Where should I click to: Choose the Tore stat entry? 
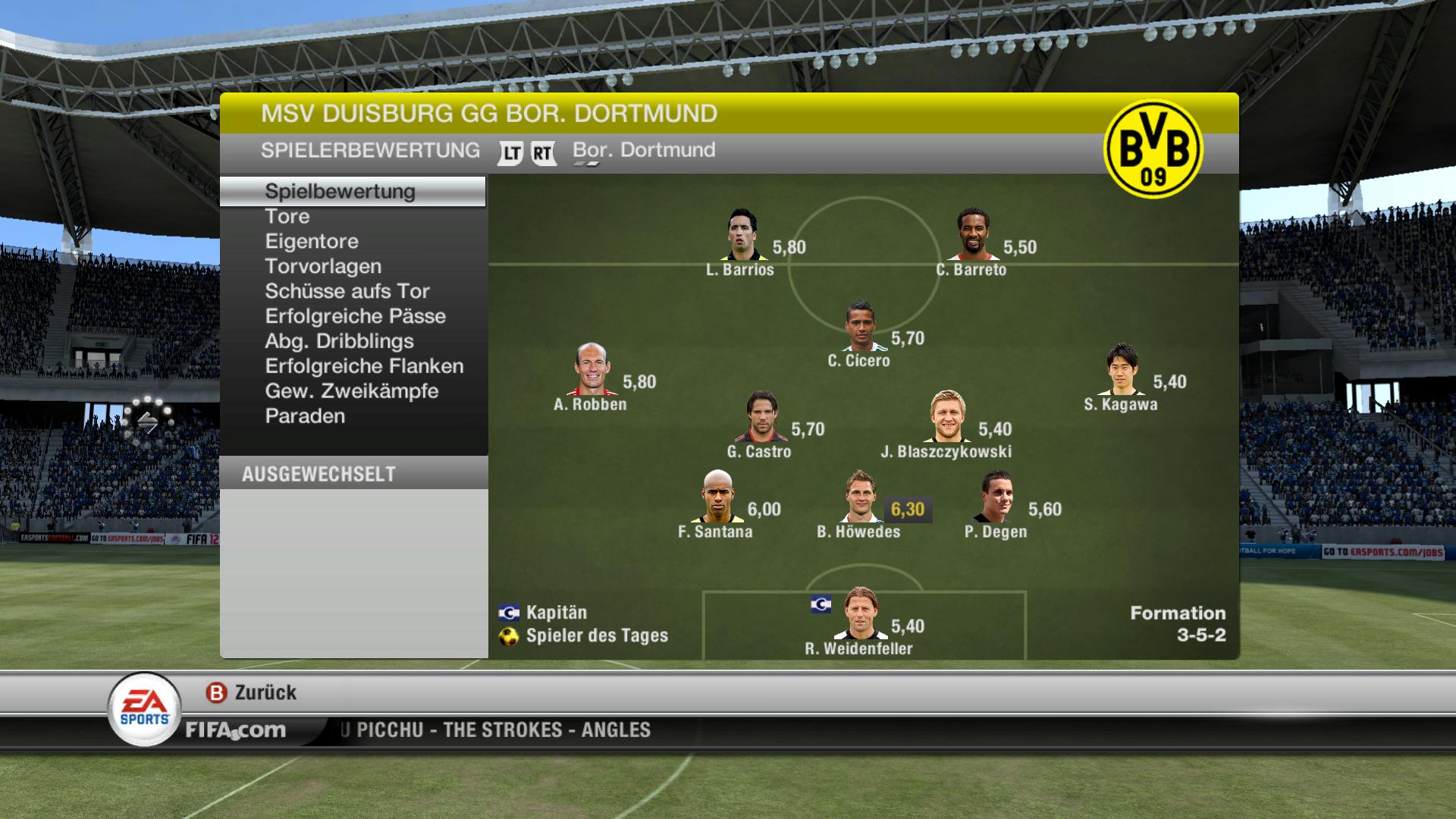[x=287, y=216]
